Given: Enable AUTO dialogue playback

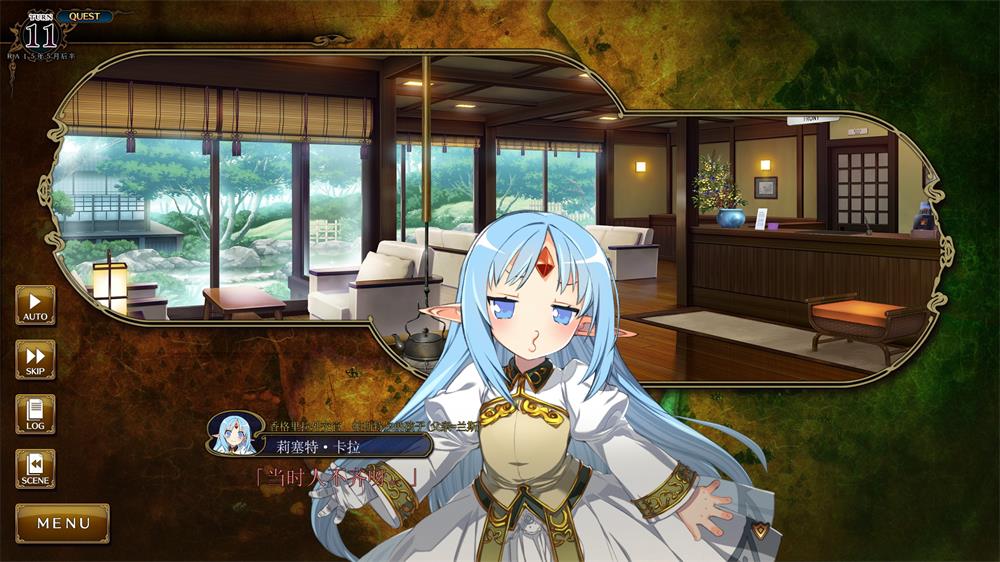Looking at the screenshot, I should click(x=35, y=305).
